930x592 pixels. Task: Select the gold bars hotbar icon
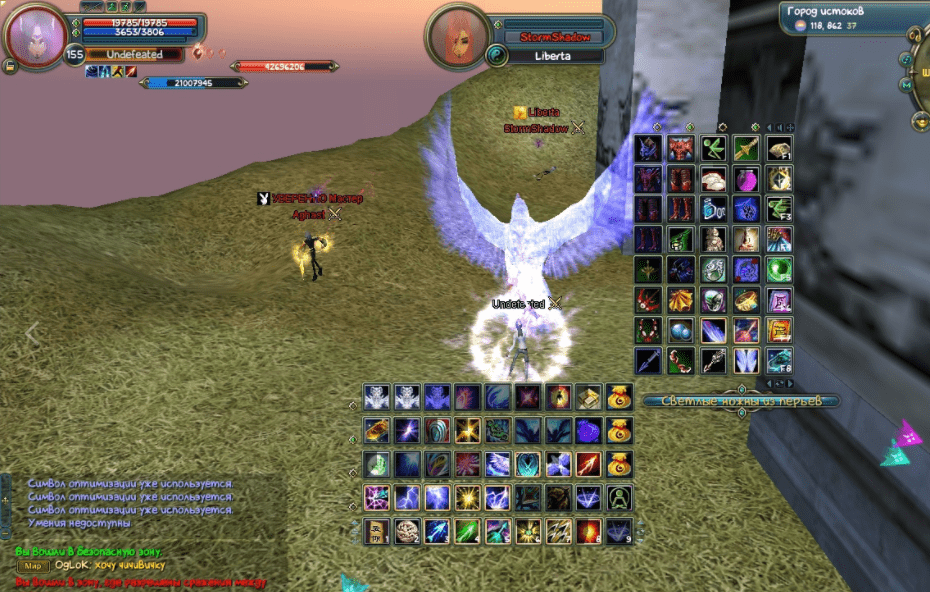click(587, 398)
